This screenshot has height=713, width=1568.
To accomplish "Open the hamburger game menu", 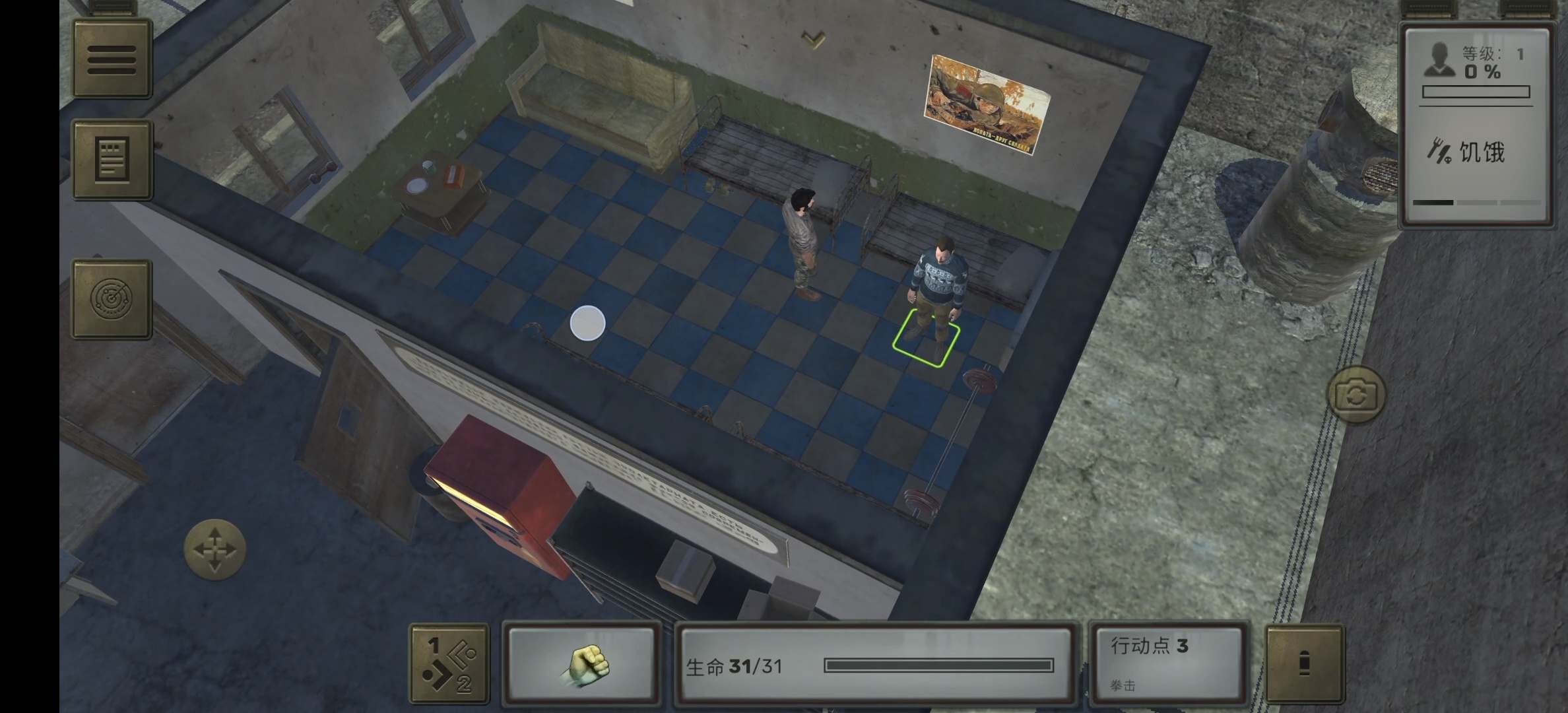I will [x=112, y=59].
